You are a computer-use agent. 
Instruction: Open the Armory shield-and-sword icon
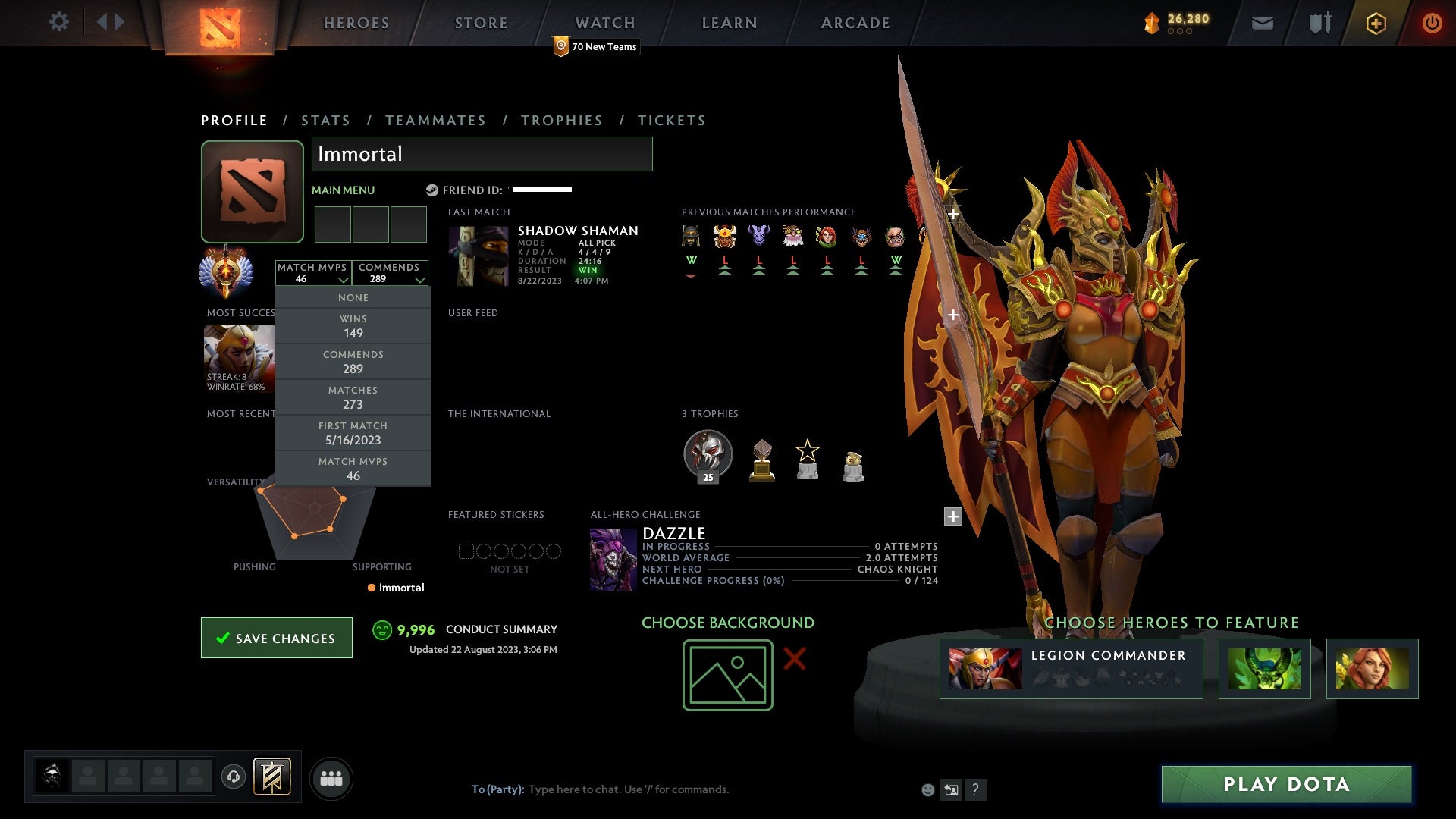click(1319, 23)
